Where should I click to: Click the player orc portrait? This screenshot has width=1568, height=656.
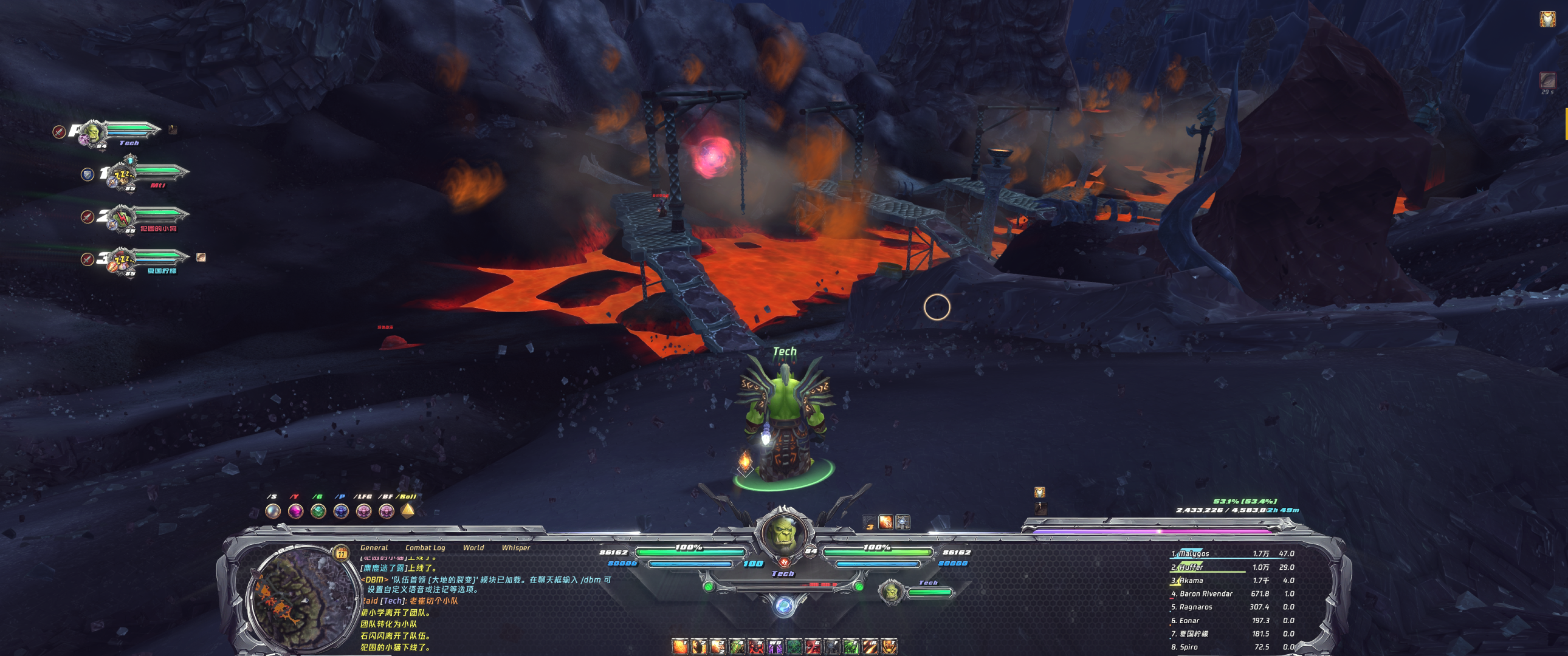783,534
